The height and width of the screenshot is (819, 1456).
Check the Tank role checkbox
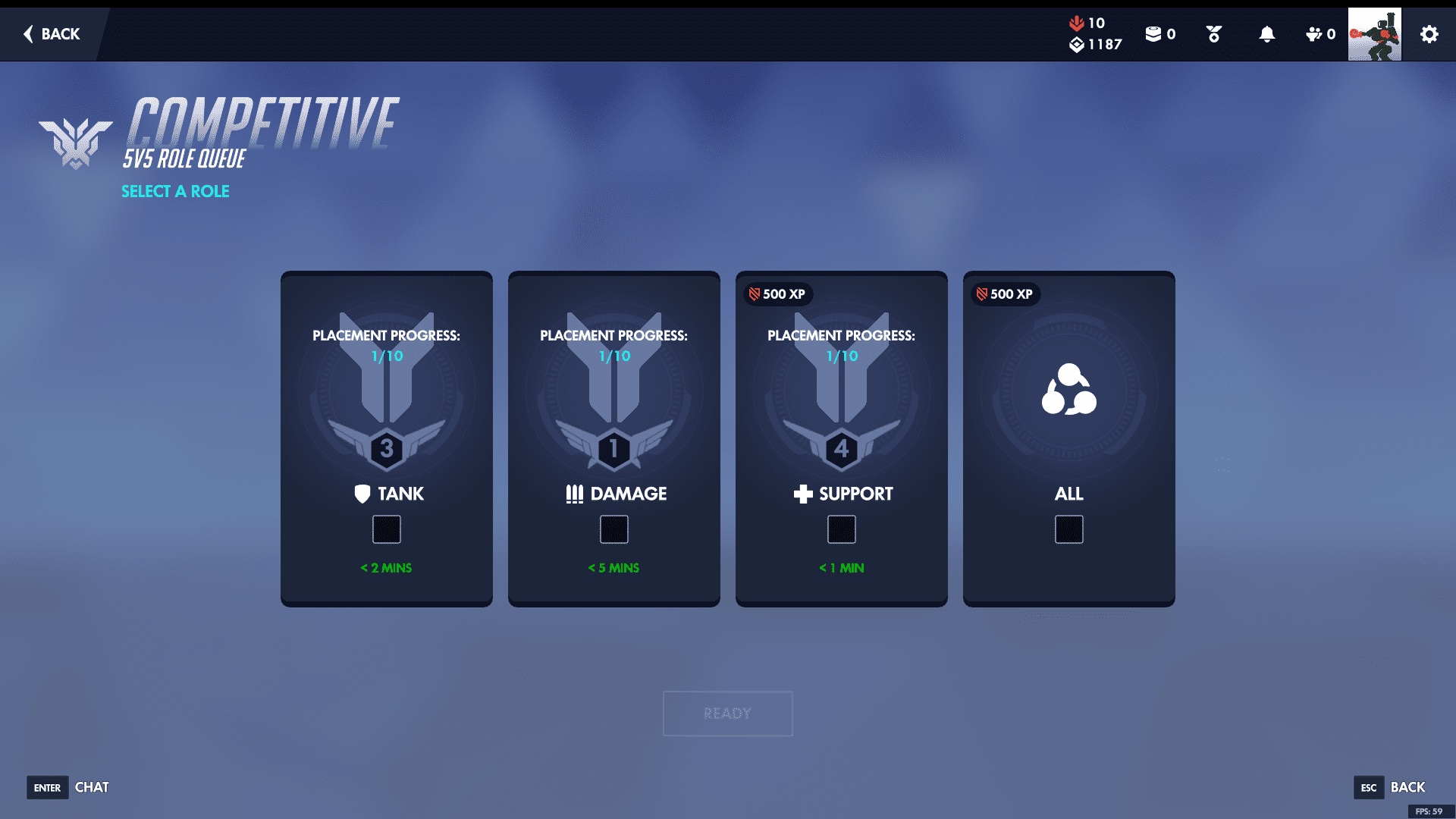(387, 529)
